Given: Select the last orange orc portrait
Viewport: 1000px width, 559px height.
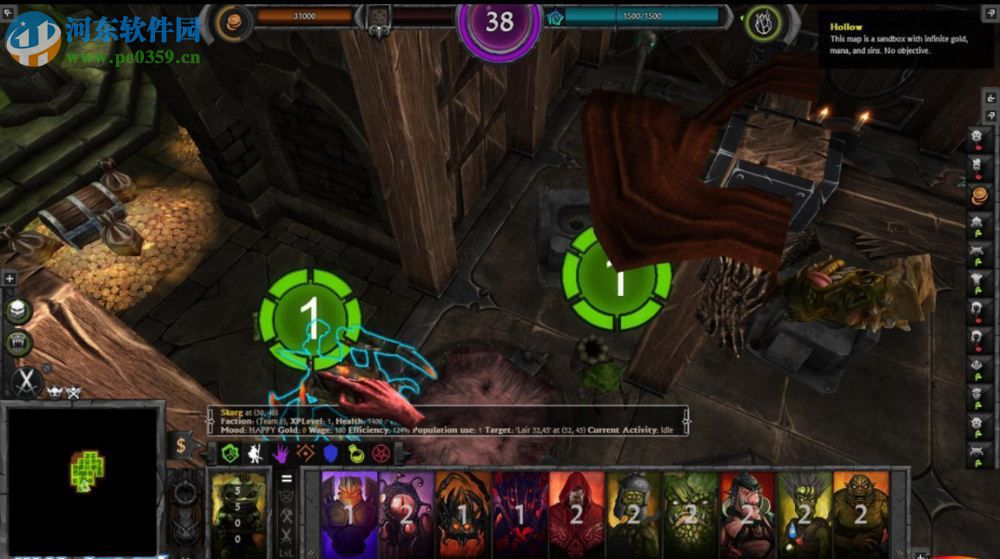Looking at the screenshot, I should 861,514.
